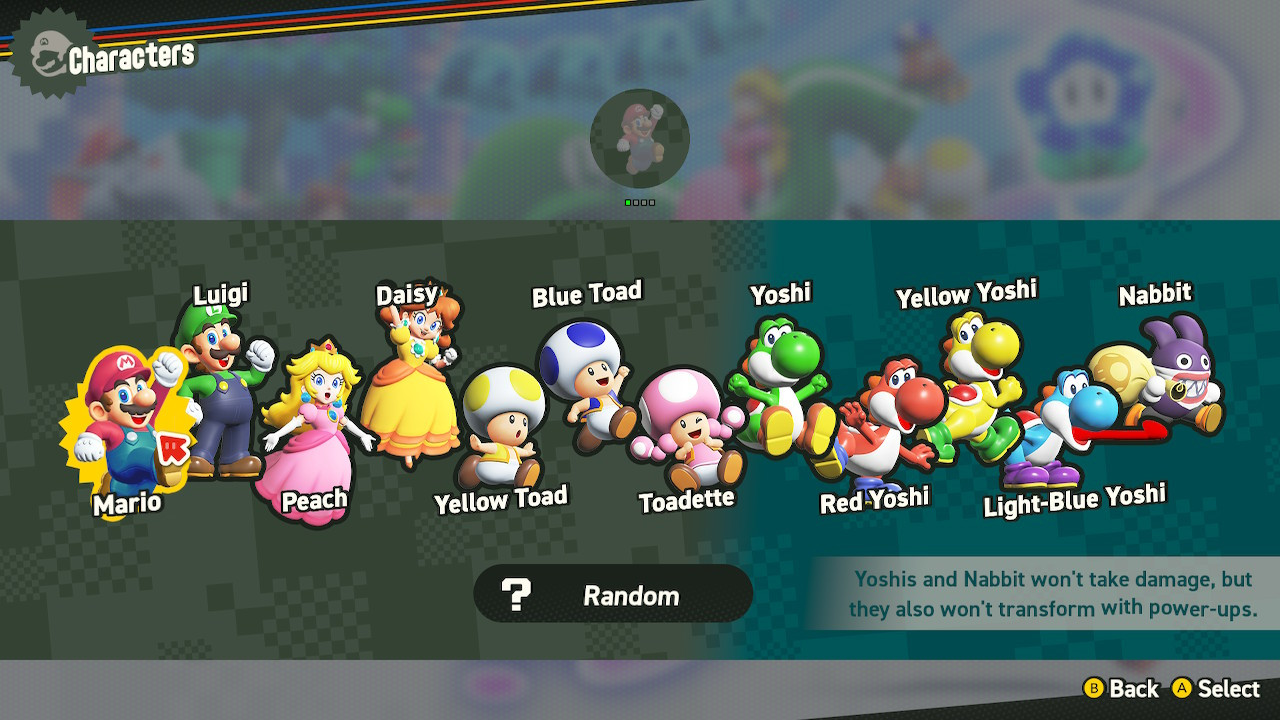Open the Random character picker
The height and width of the screenshot is (720, 1280).
pos(613,593)
